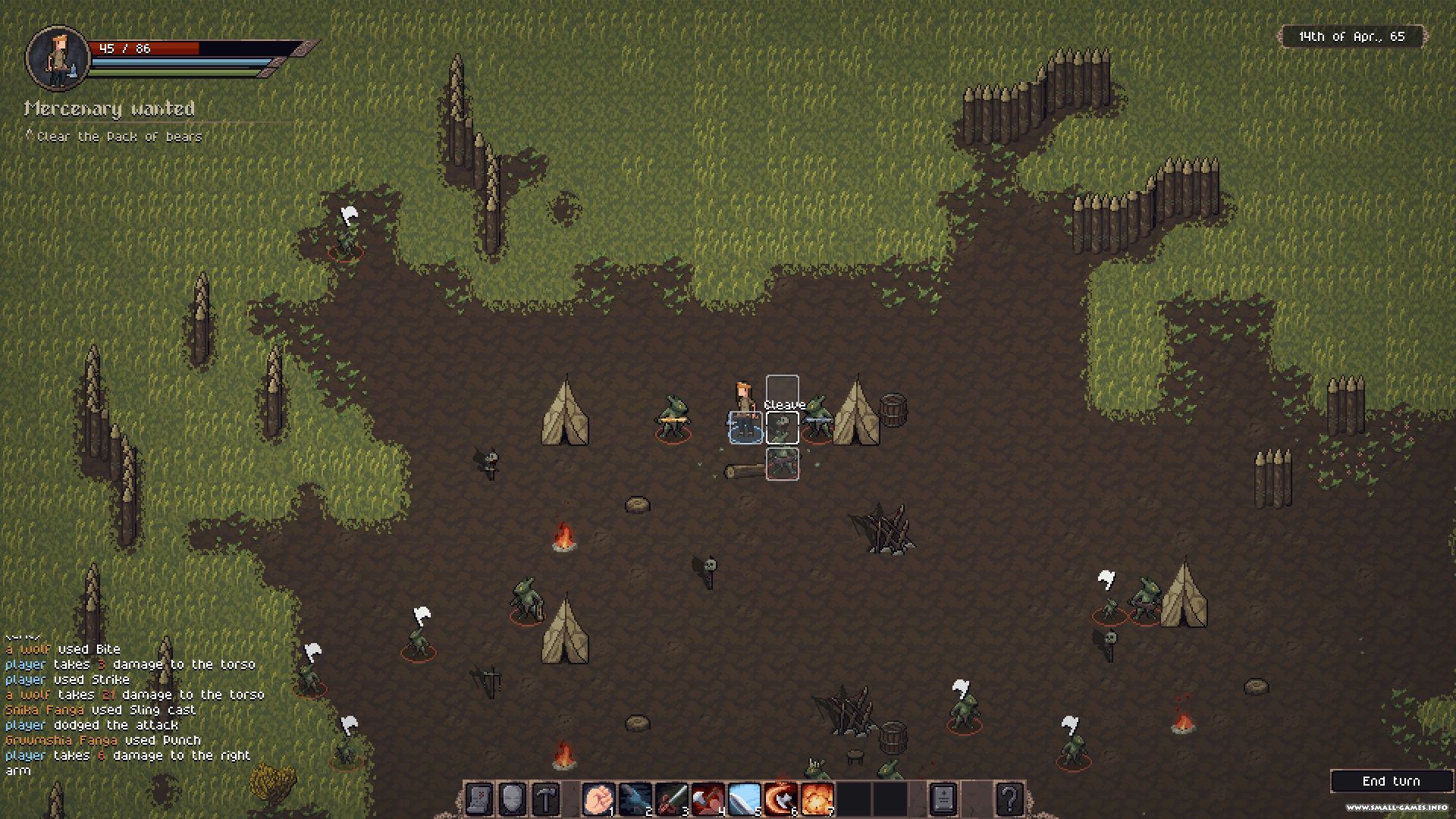Activate the dark blue skill in slot 2

tap(635, 799)
